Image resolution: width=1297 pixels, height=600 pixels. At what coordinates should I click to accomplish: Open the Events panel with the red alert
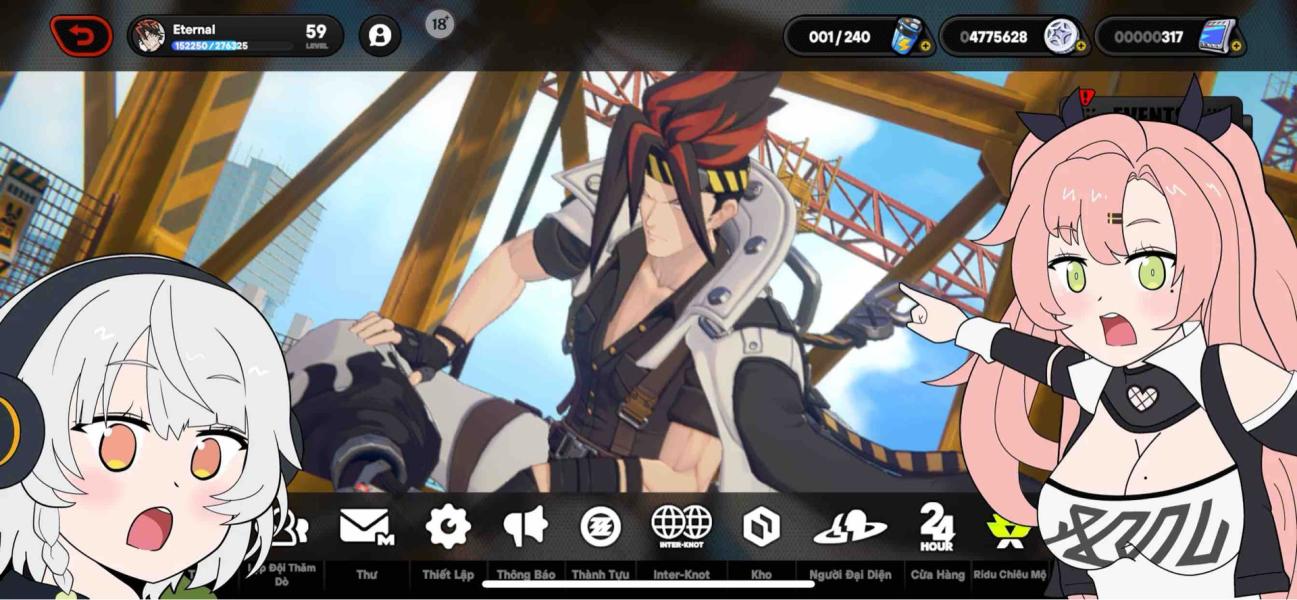click(1130, 112)
